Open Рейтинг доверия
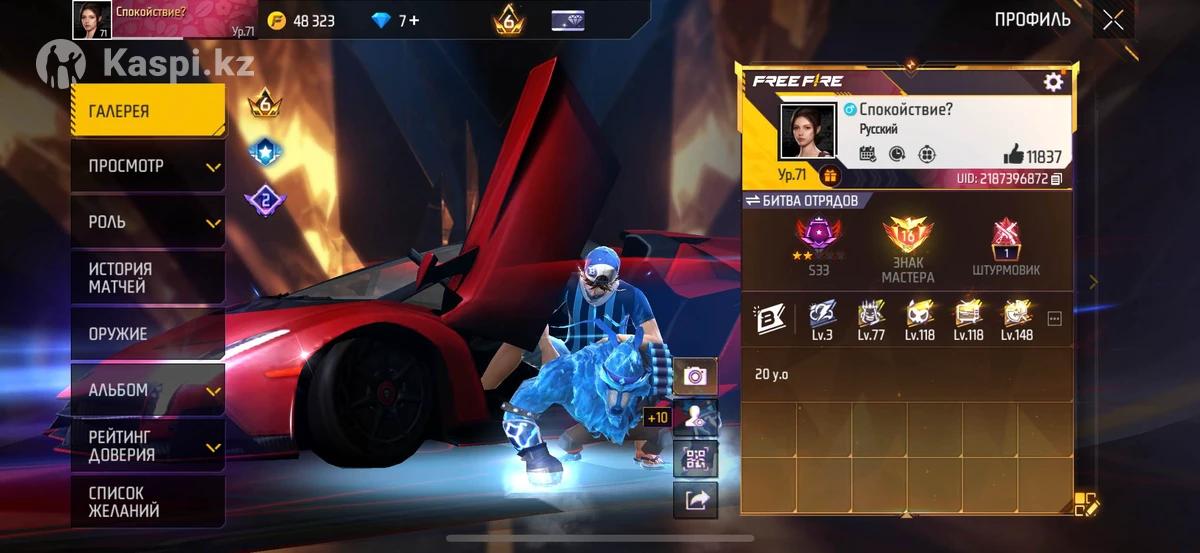The image size is (1200, 553). [x=148, y=446]
